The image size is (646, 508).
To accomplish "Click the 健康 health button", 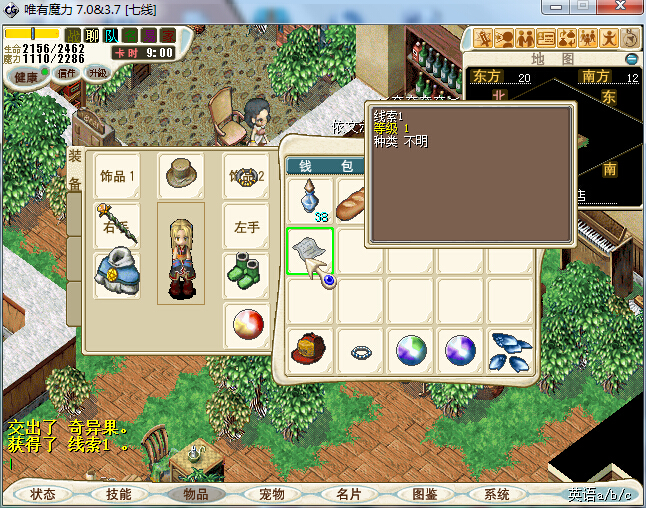I will pyautogui.click(x=26, y=76).
